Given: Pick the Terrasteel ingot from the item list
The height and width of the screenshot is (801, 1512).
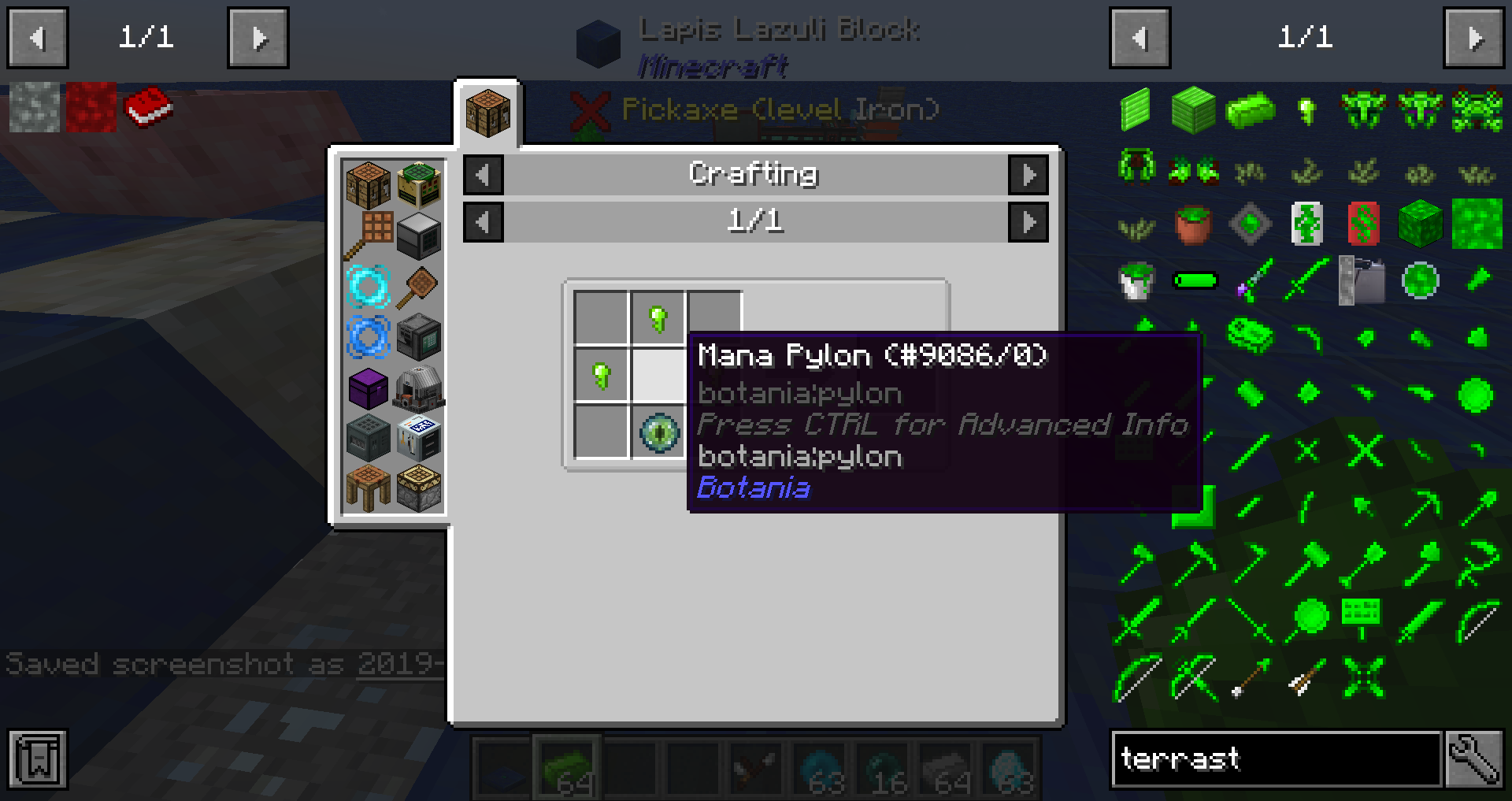Looking at the screenshot, I should tap(1251, 110).
